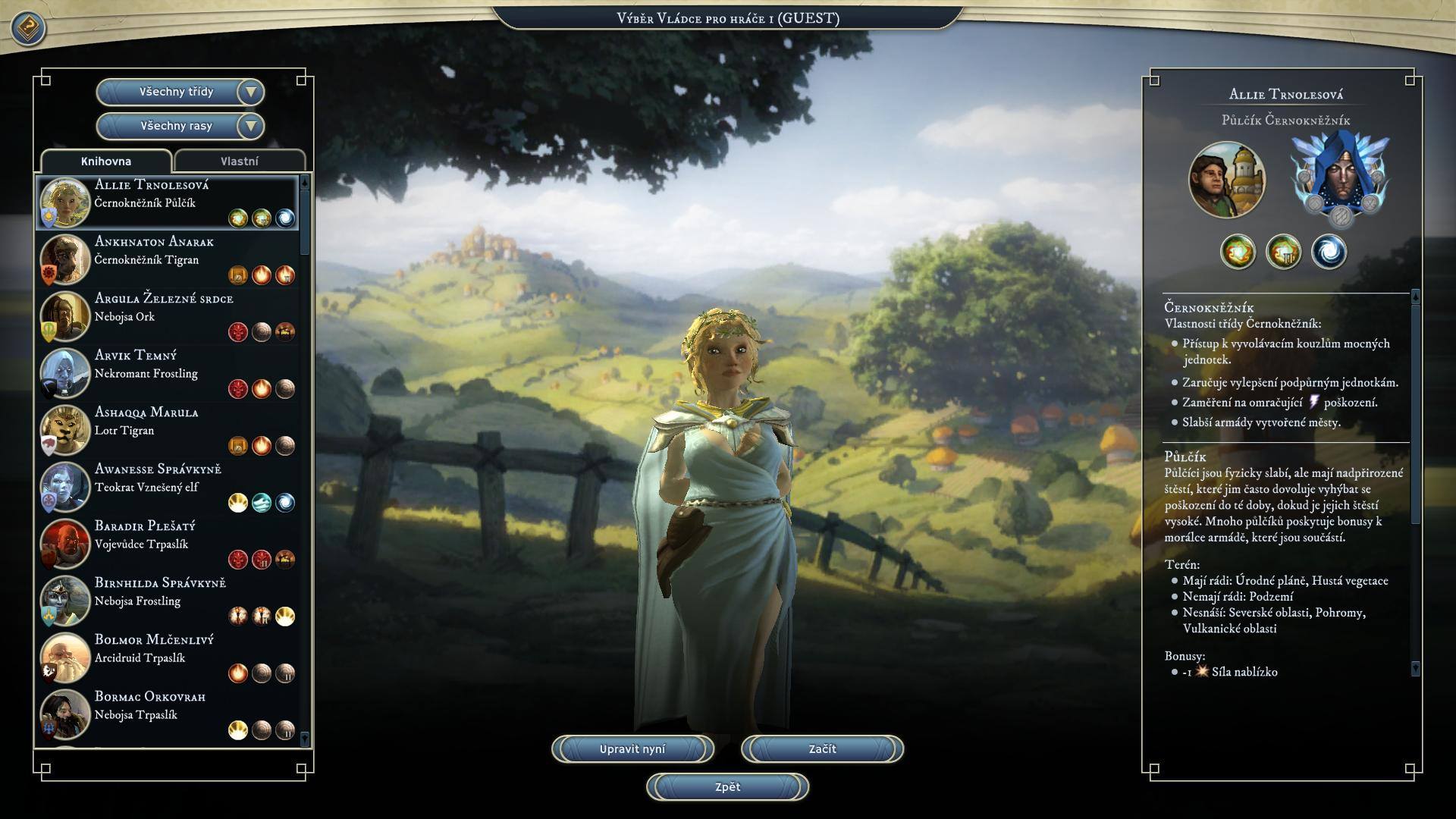Open the Všechny rasy race dropdown
The image size is (1456, 819).
pos(180,126)
